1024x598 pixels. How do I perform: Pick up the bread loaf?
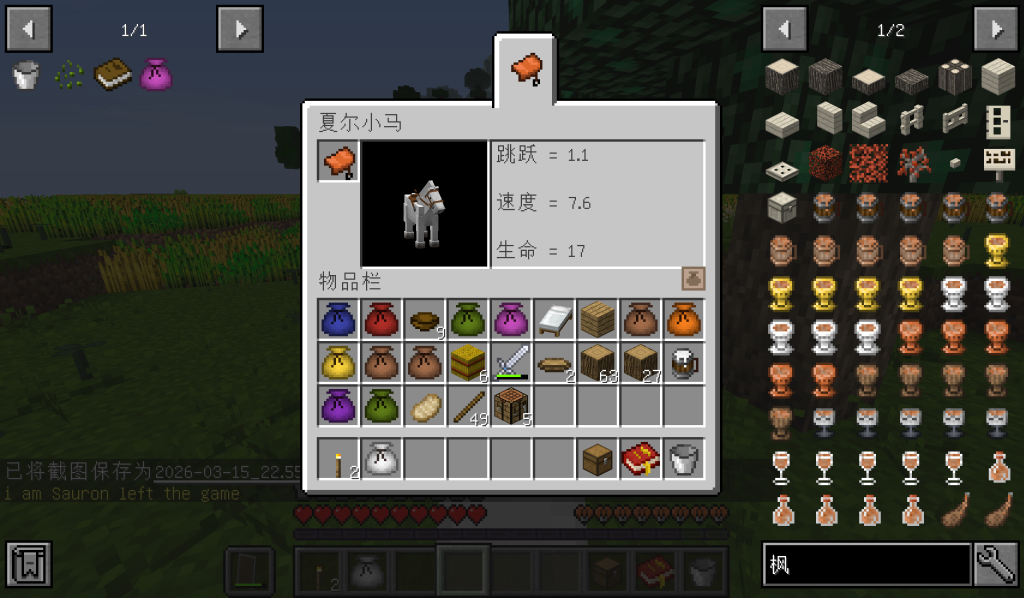[425, 405]
